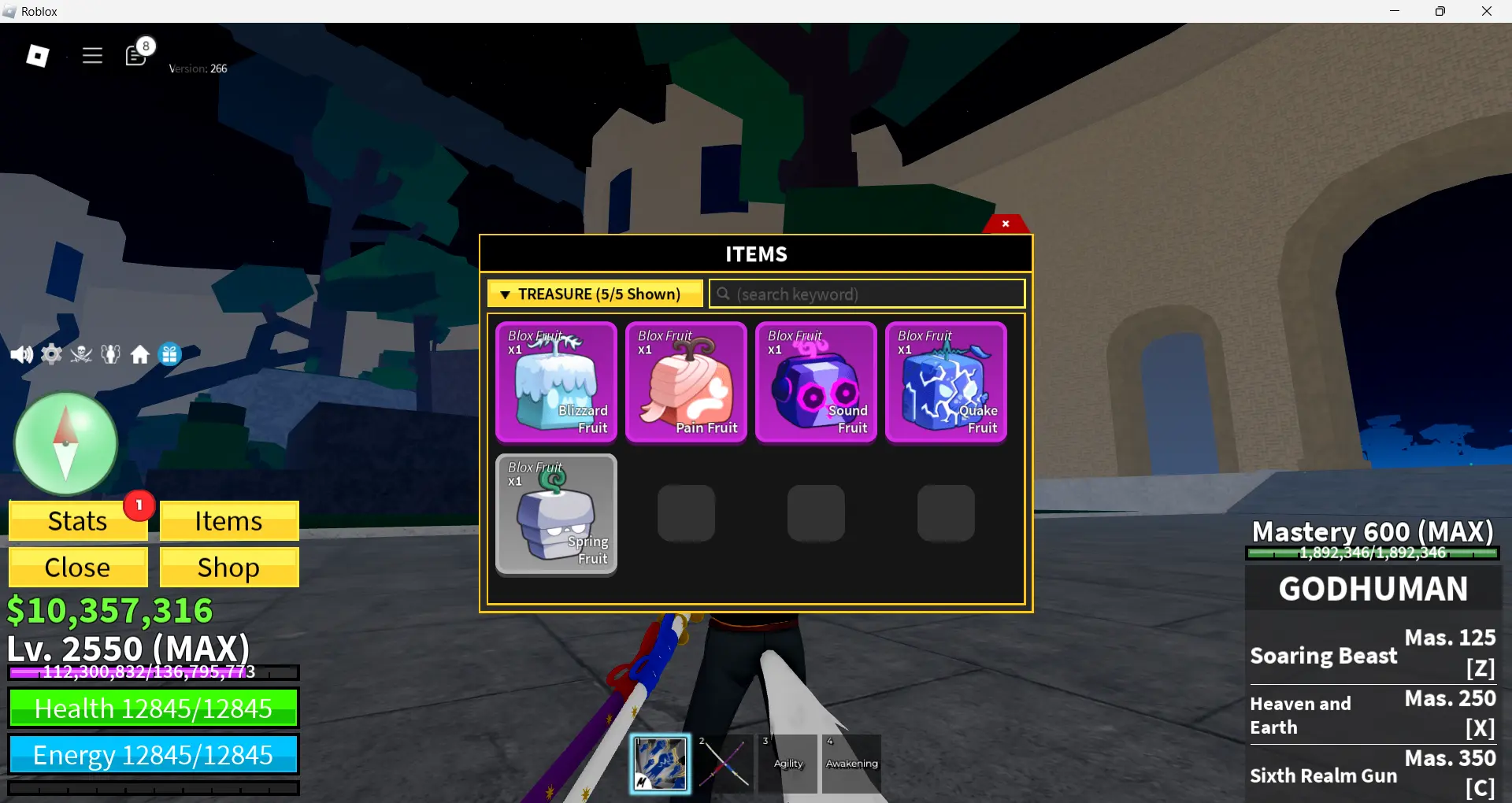Open the Roblox chat icon with 8 notifications

[x=135, y=55]
